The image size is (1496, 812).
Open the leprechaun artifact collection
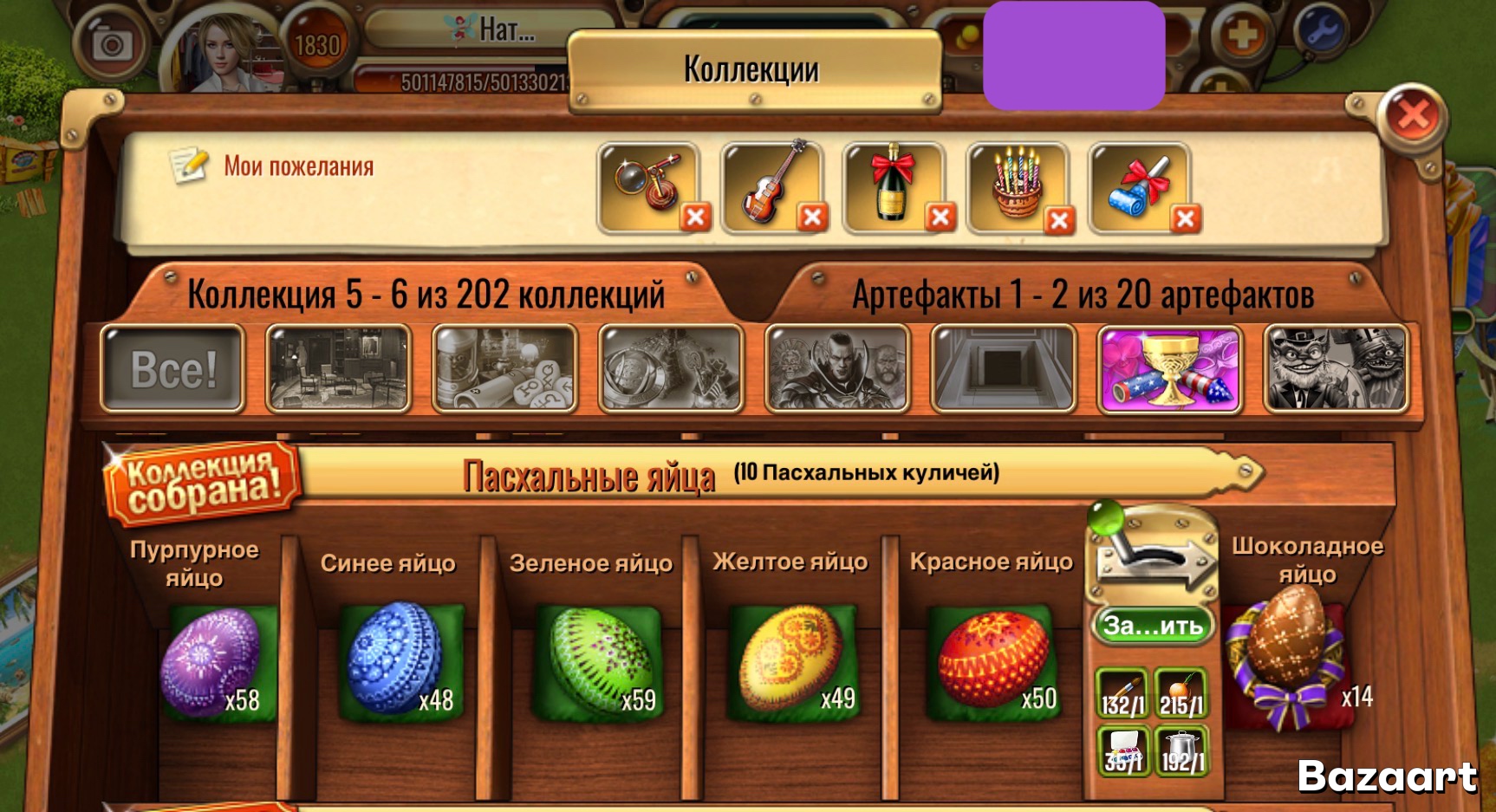click(1333, 367)
